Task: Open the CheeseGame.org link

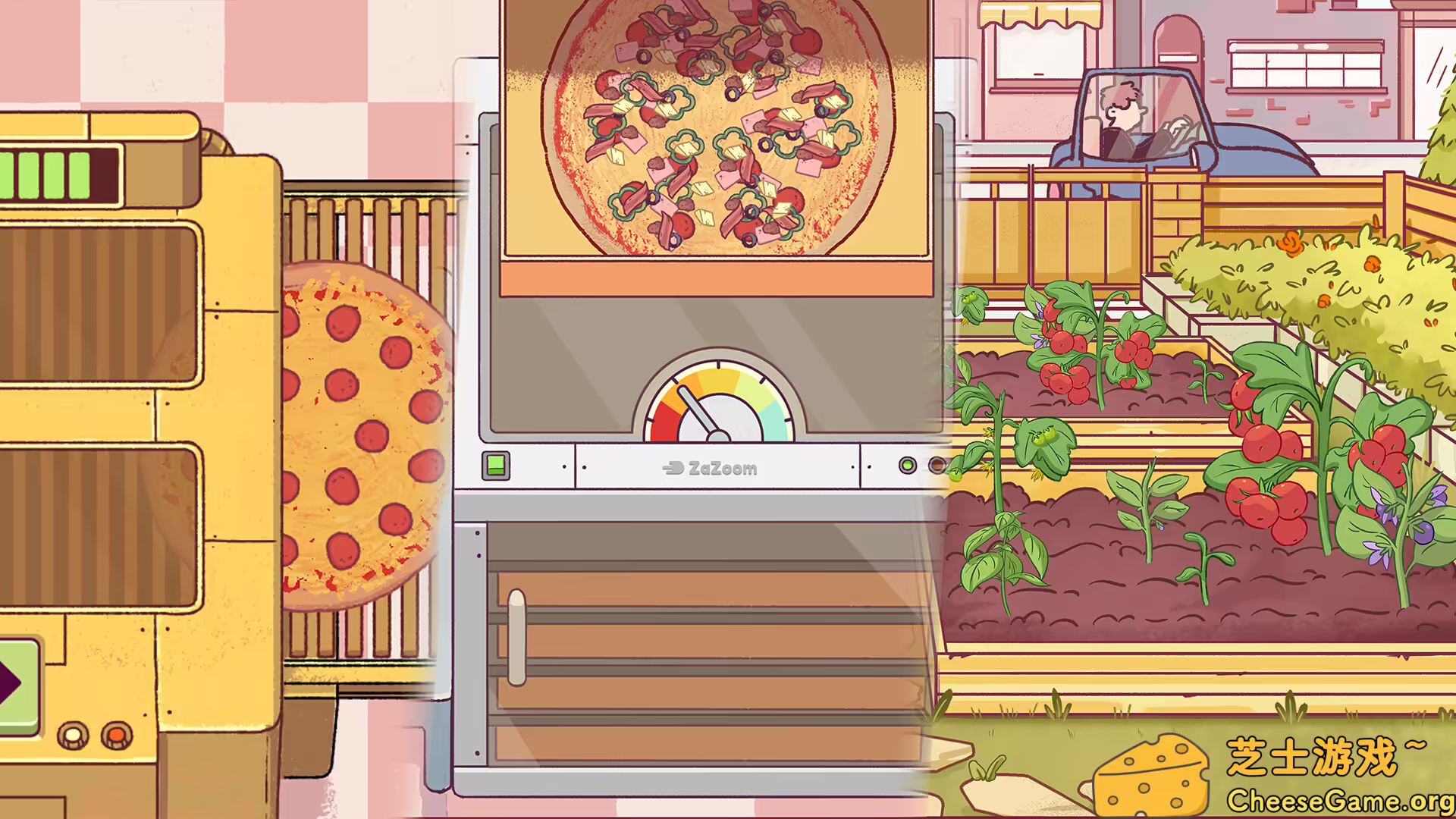Action: (1342, 800)
